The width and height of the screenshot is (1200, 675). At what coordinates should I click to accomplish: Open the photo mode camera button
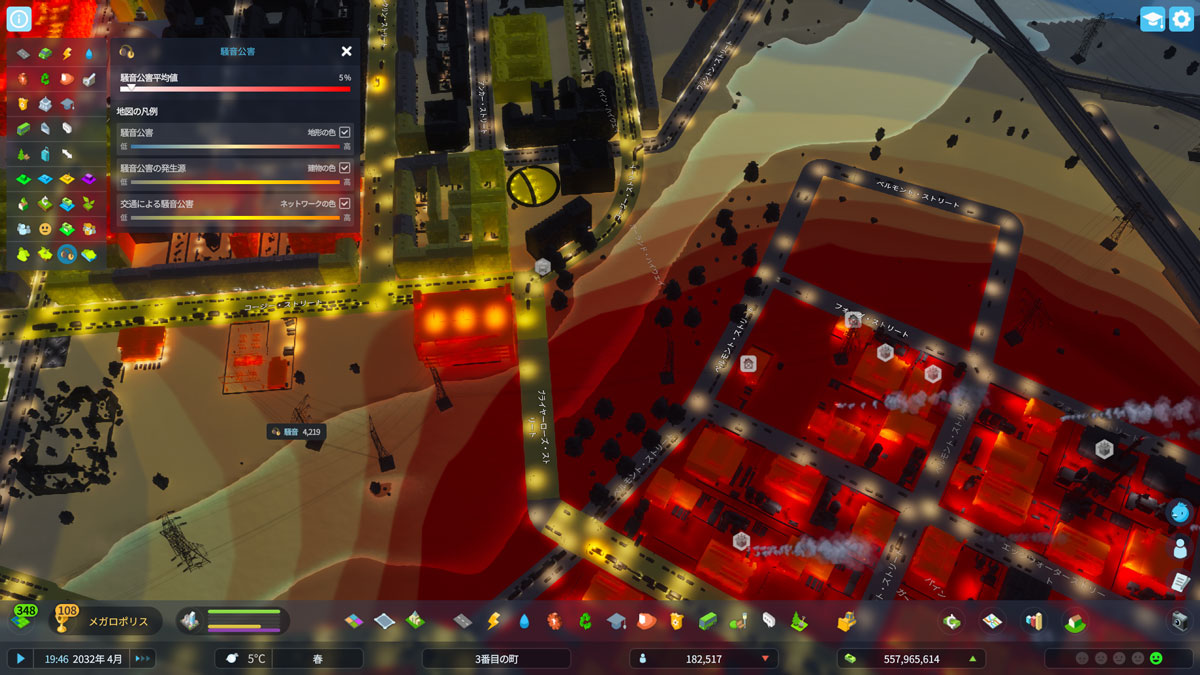1180,621
